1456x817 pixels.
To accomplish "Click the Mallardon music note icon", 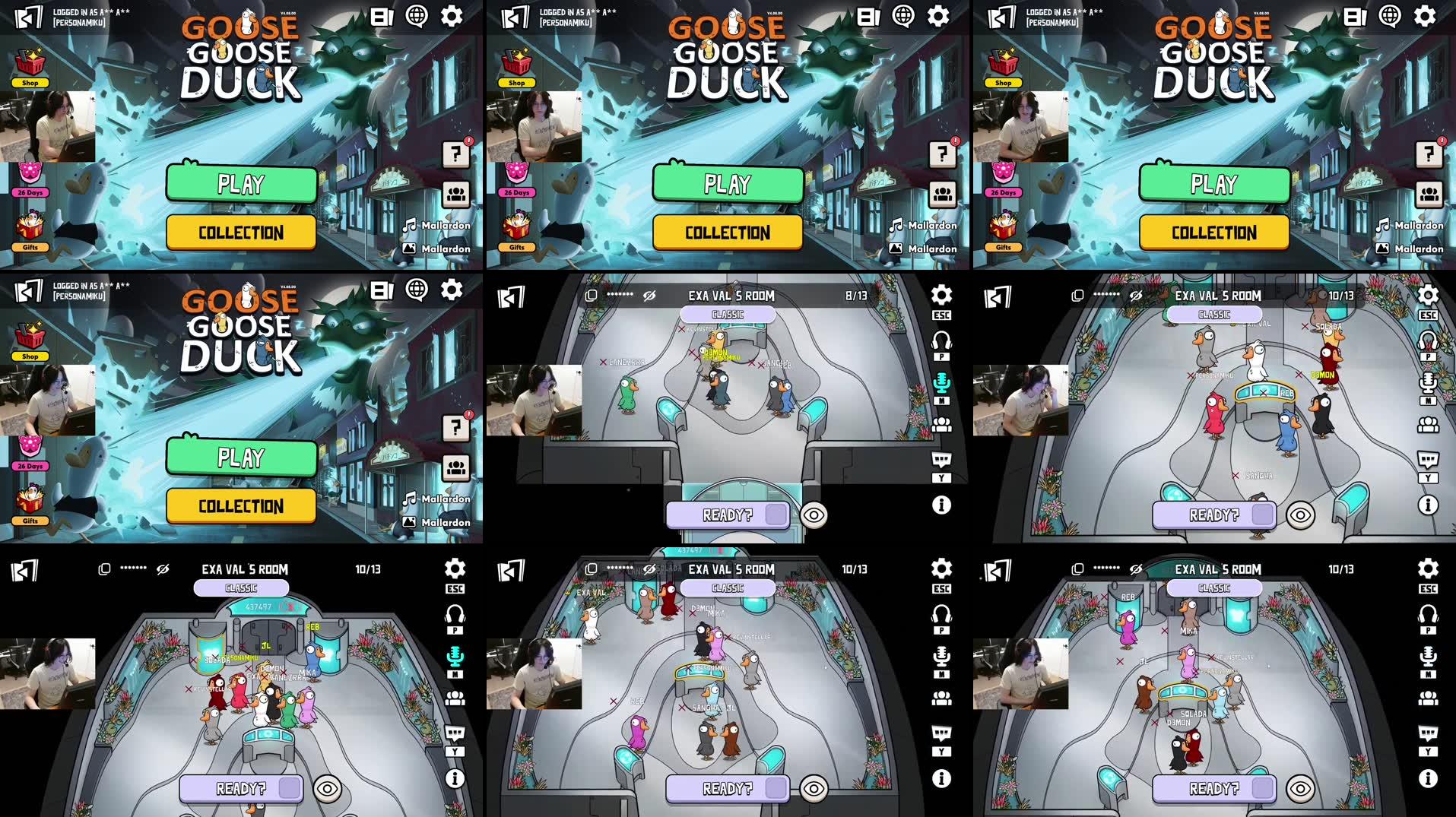I will pos(408,225).
